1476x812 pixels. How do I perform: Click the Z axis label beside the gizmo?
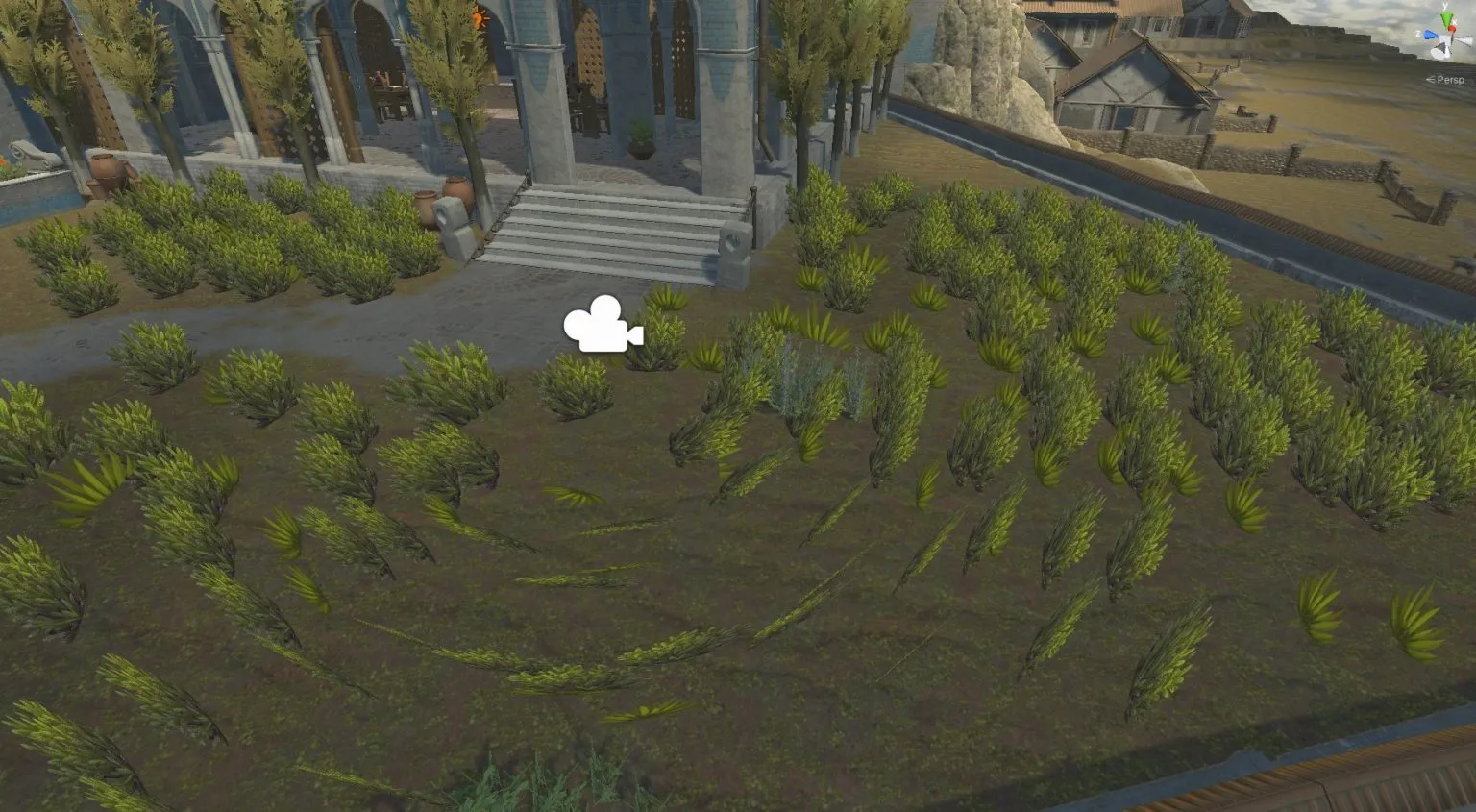[x=1418, y=33]
